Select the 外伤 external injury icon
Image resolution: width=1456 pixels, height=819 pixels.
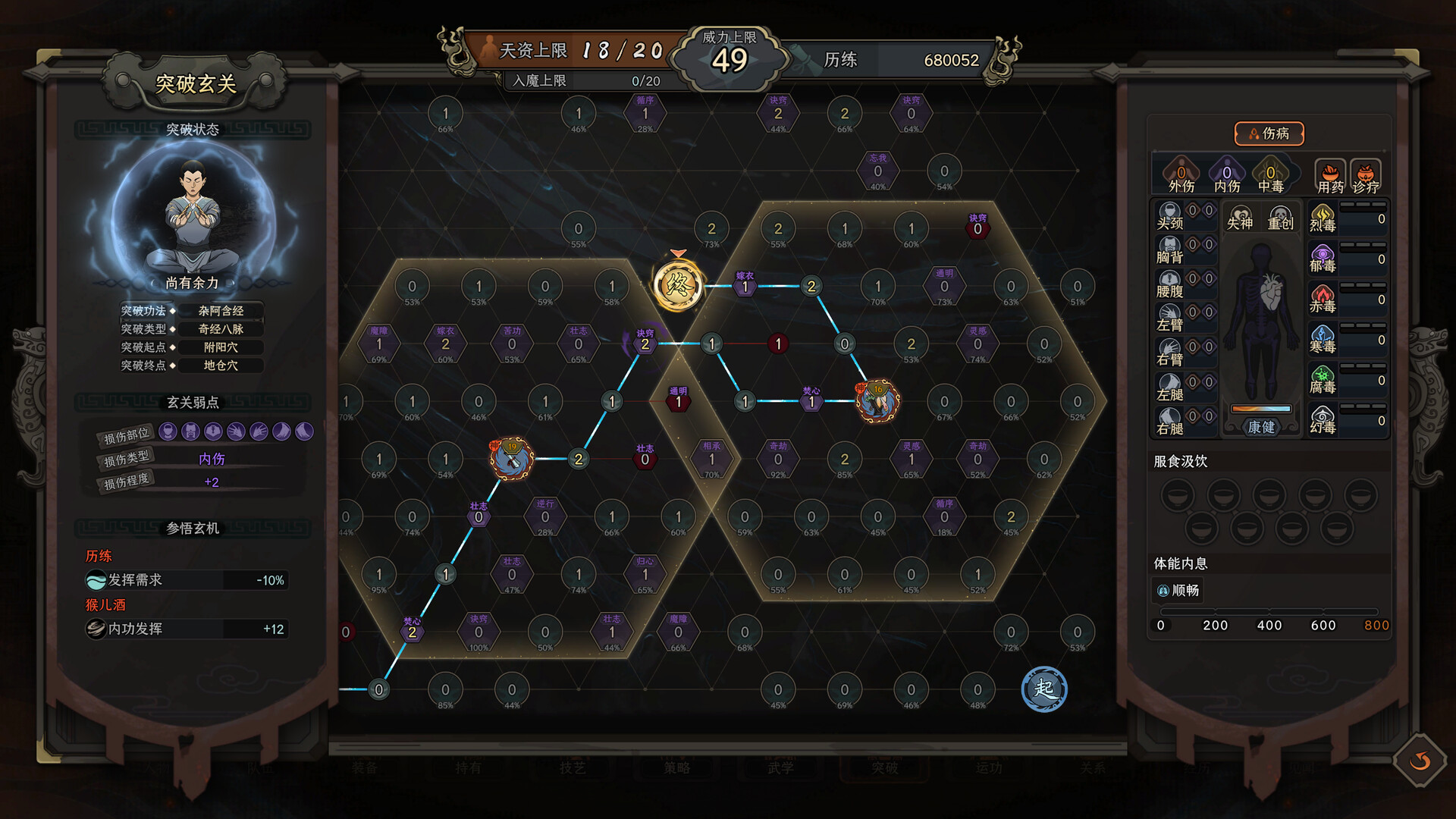pyautogui.click(x=1181, y=176)
